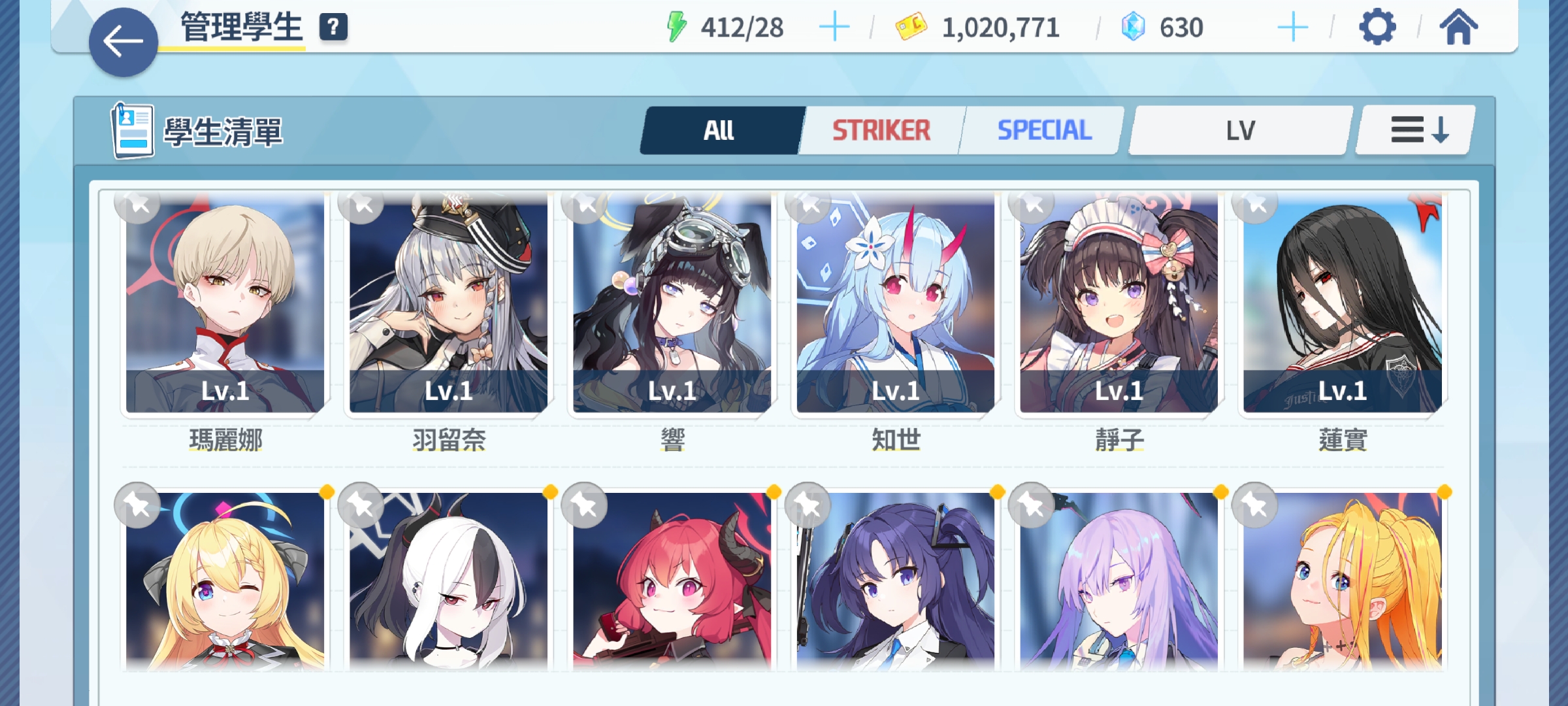Add gems with the plus button
This screenshot has height=706, width=1568.
(1292, 27)
